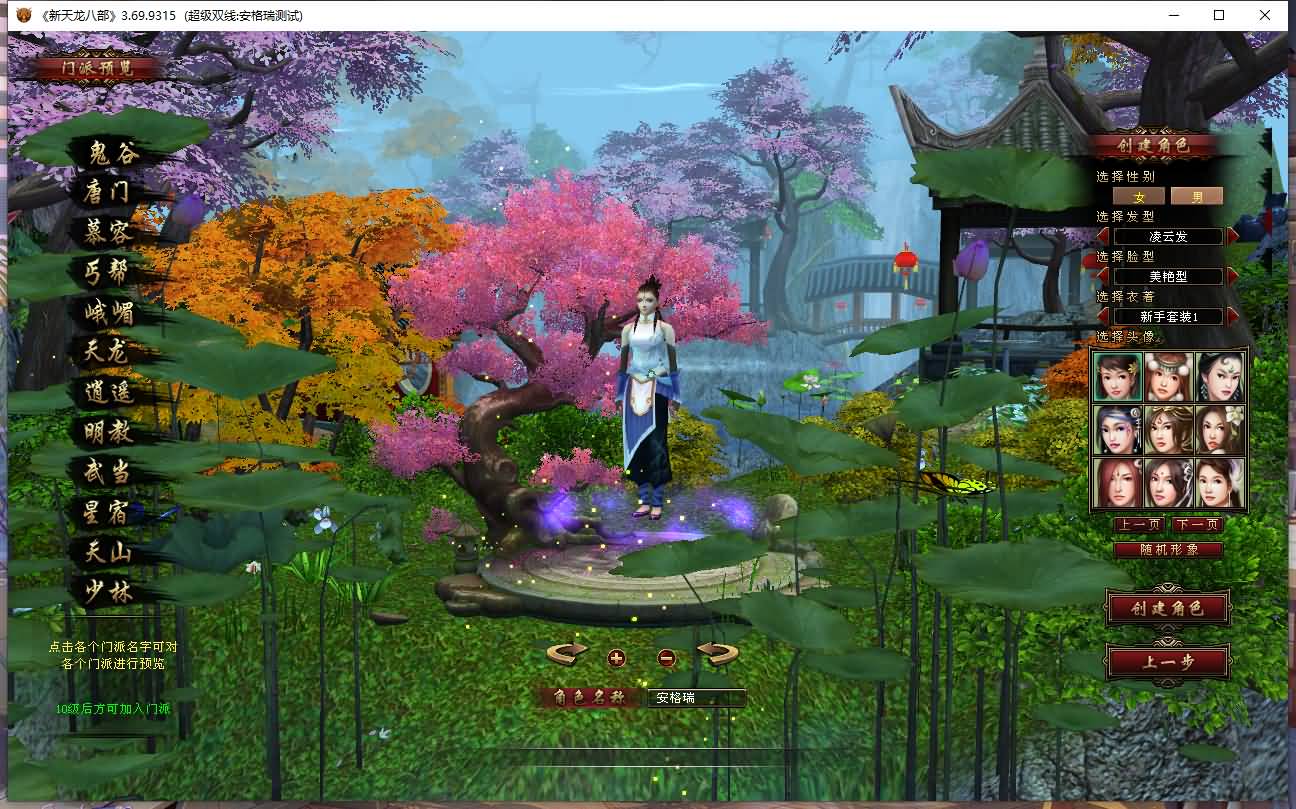Edit the character name field 安格瑞

(696, 698)
